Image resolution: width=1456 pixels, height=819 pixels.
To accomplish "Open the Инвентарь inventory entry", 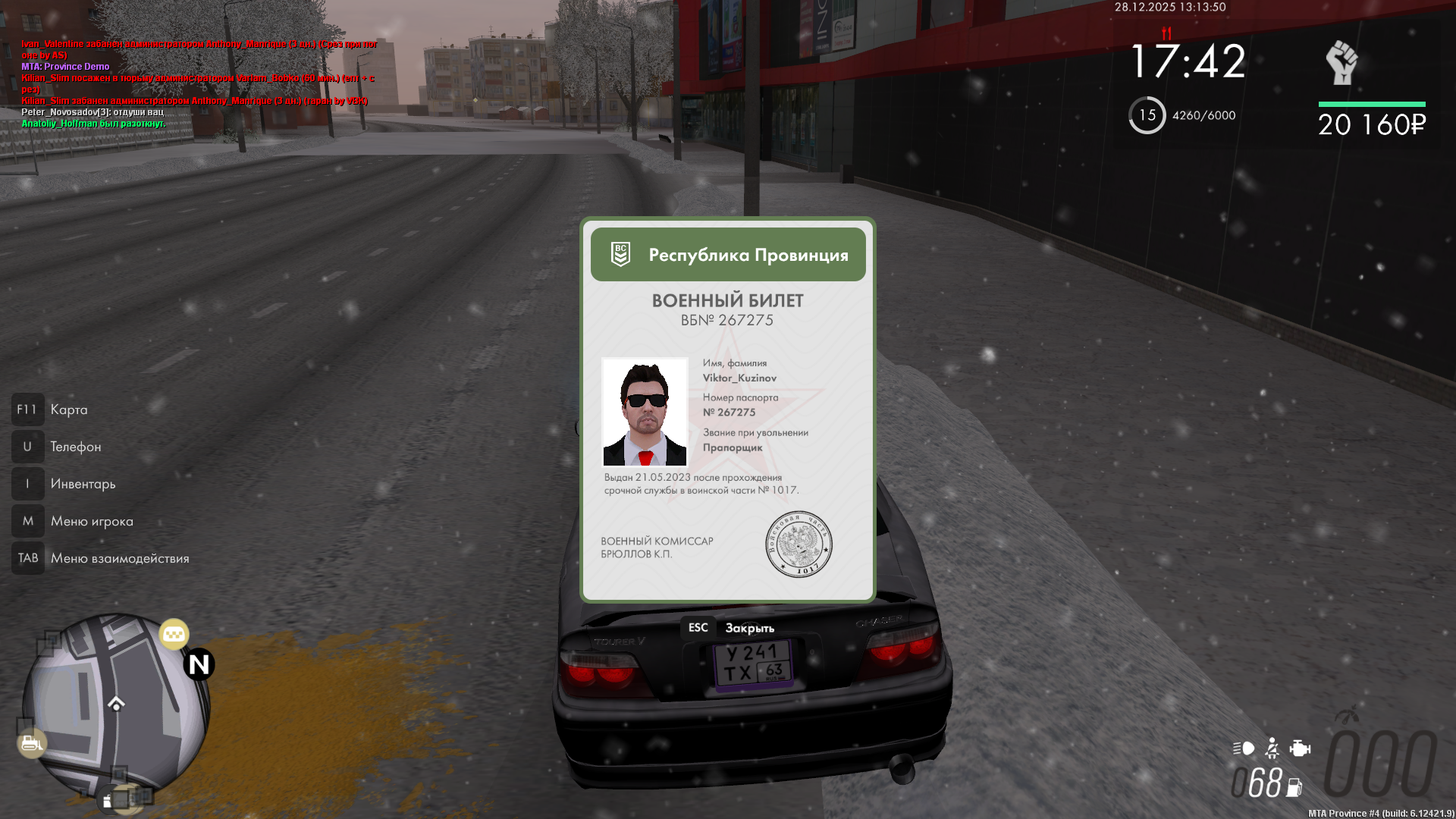I will tap(83, 484).
